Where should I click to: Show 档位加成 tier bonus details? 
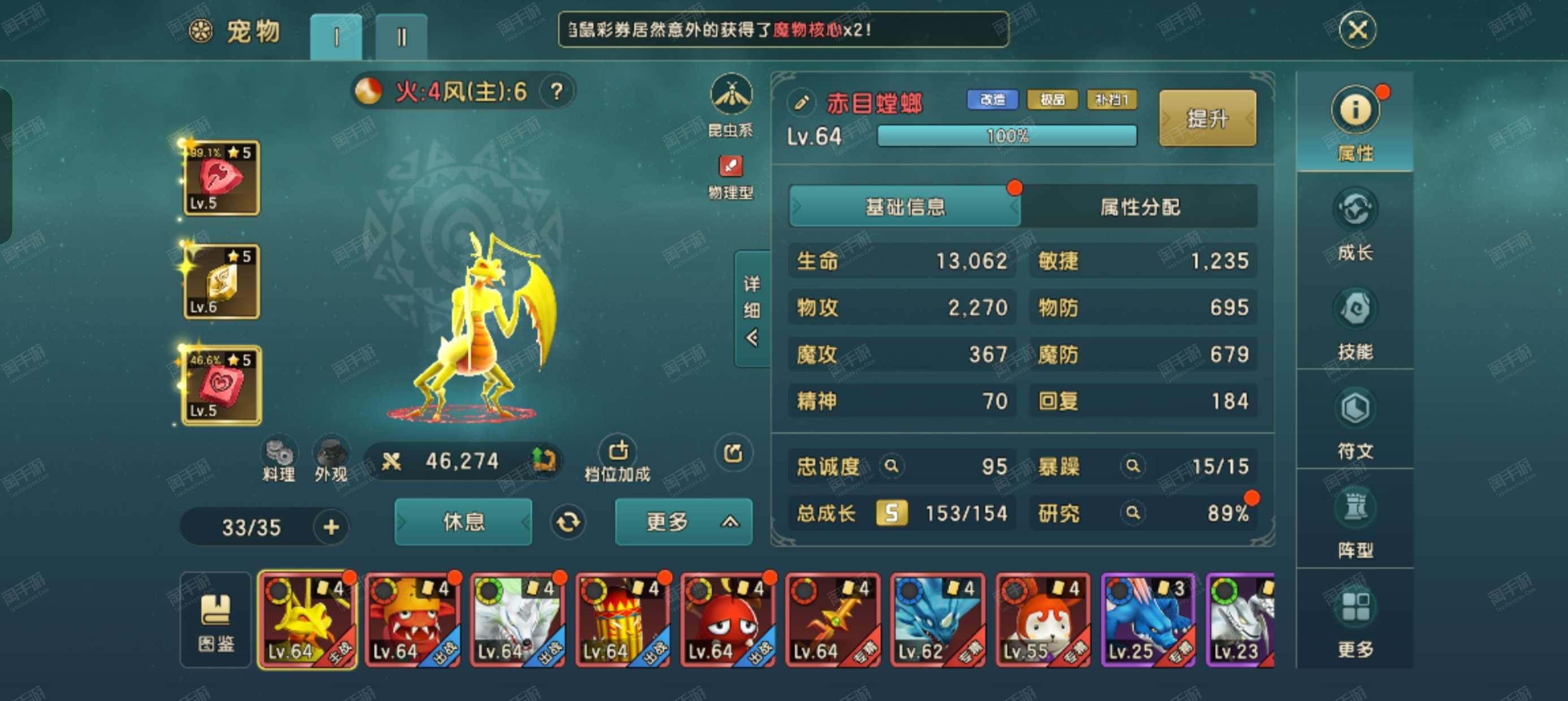point(617,460)
